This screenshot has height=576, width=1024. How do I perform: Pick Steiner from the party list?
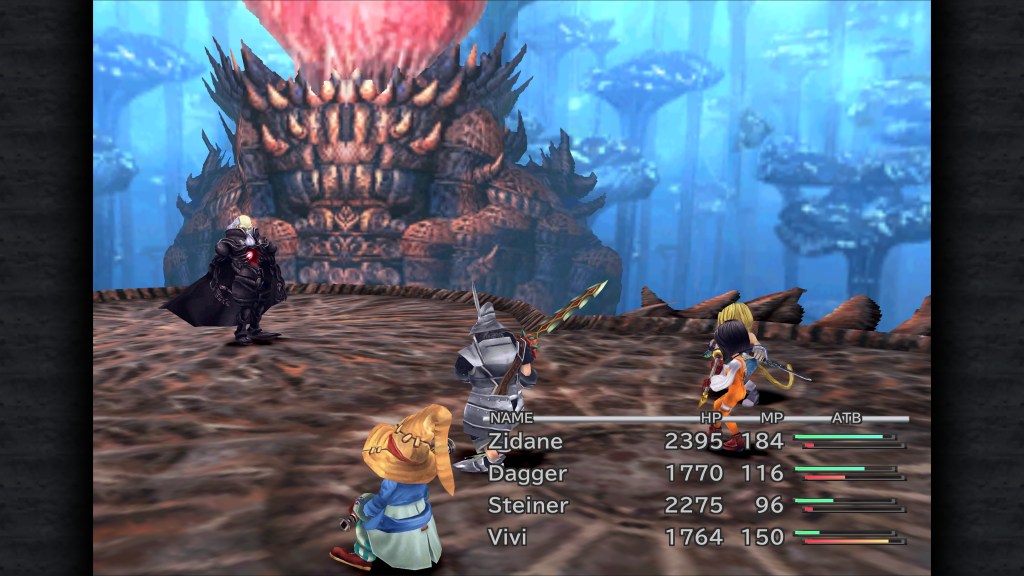(x=527, y=505)
